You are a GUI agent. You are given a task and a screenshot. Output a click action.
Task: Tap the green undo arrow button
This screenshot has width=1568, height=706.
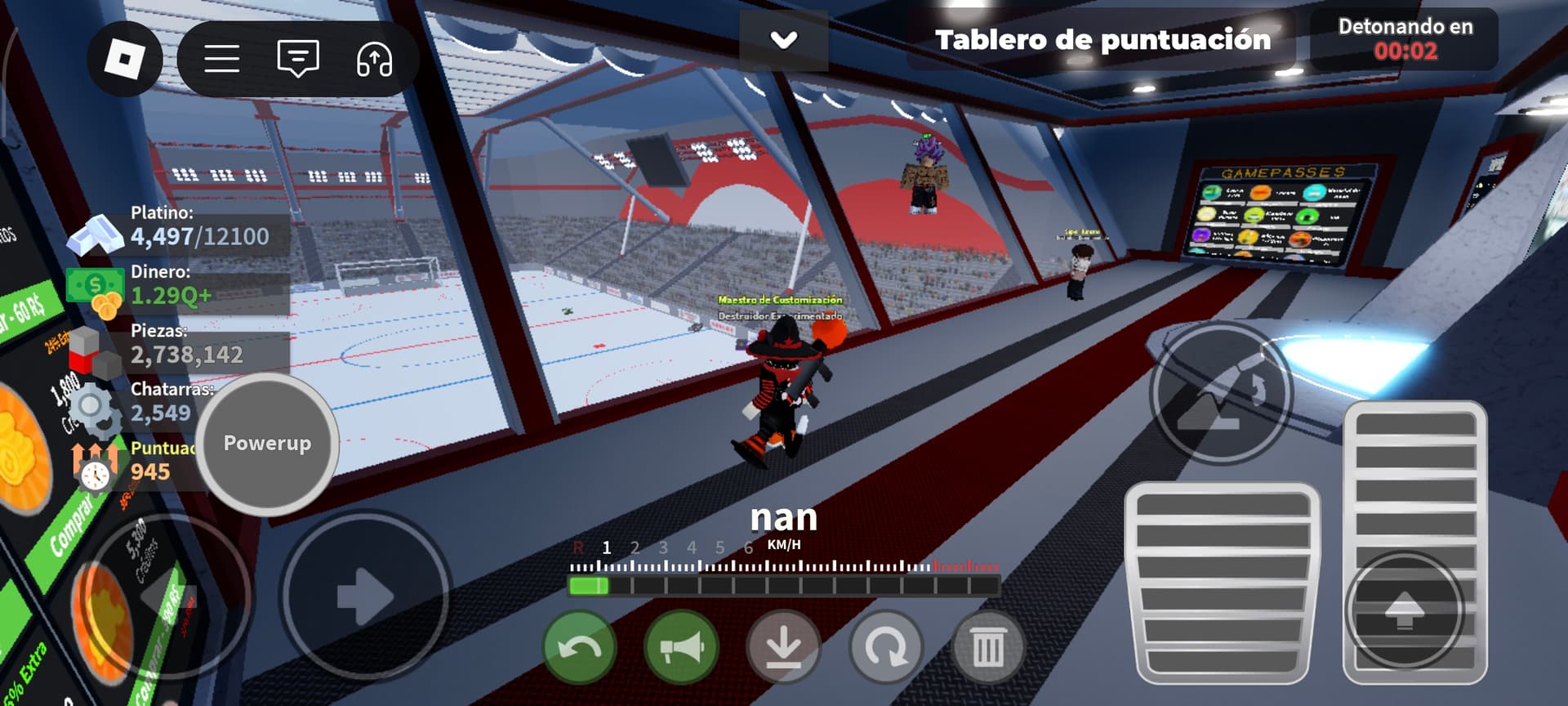tap(579, 648)
